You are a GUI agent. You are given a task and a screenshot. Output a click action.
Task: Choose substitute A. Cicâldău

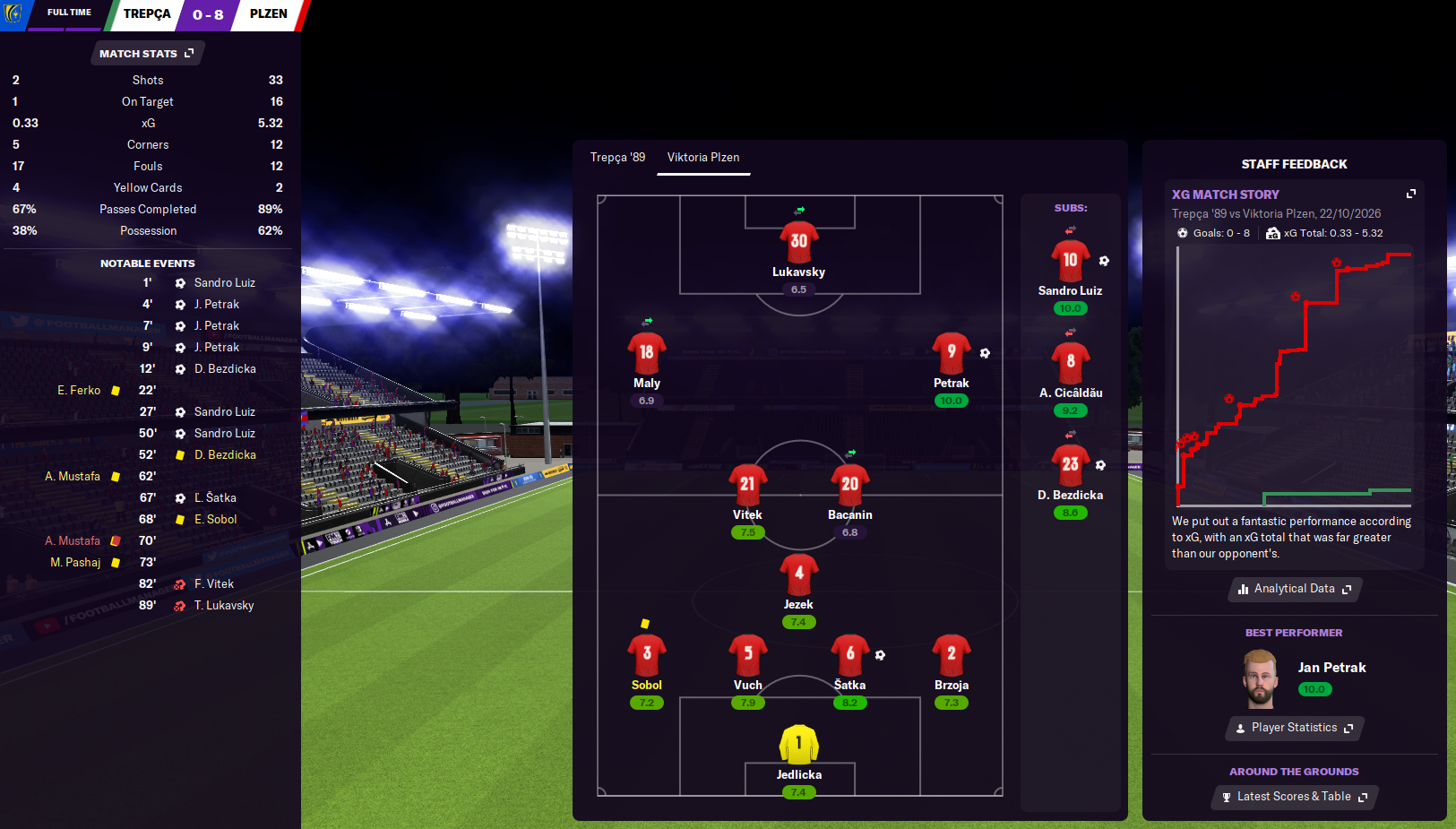(x=1070, y=363)
